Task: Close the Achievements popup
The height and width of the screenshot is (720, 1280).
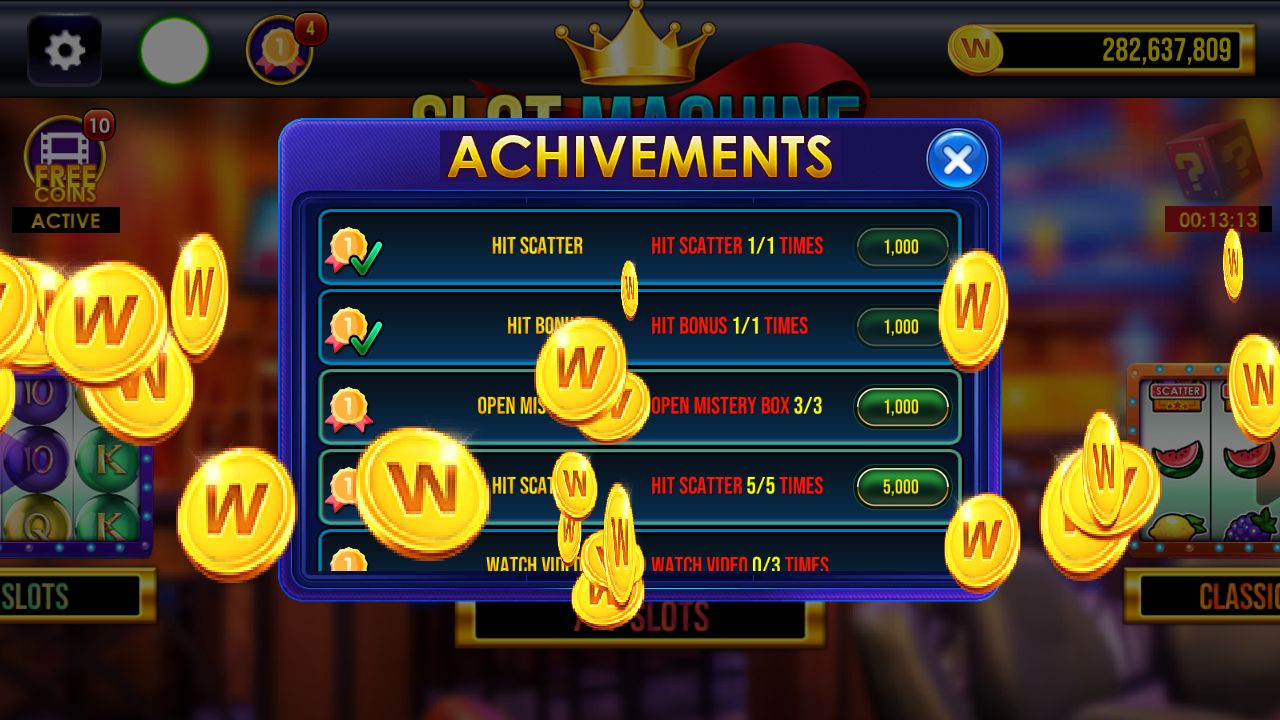Action: 957,160
